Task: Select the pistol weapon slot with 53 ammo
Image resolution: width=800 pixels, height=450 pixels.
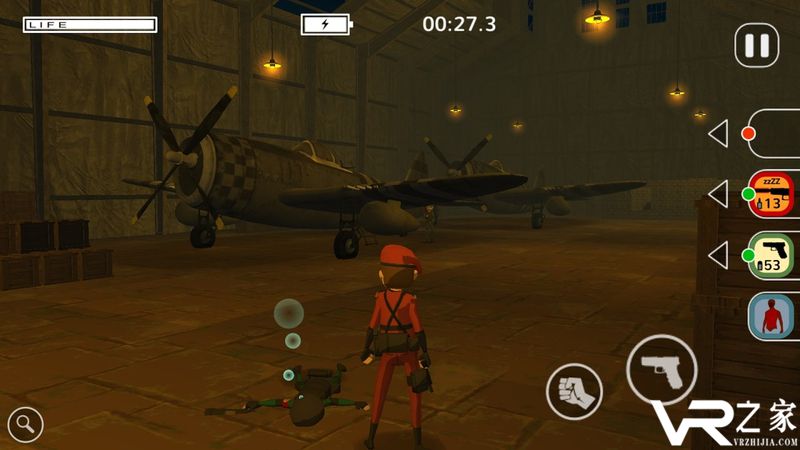Action: pos(771,255)
